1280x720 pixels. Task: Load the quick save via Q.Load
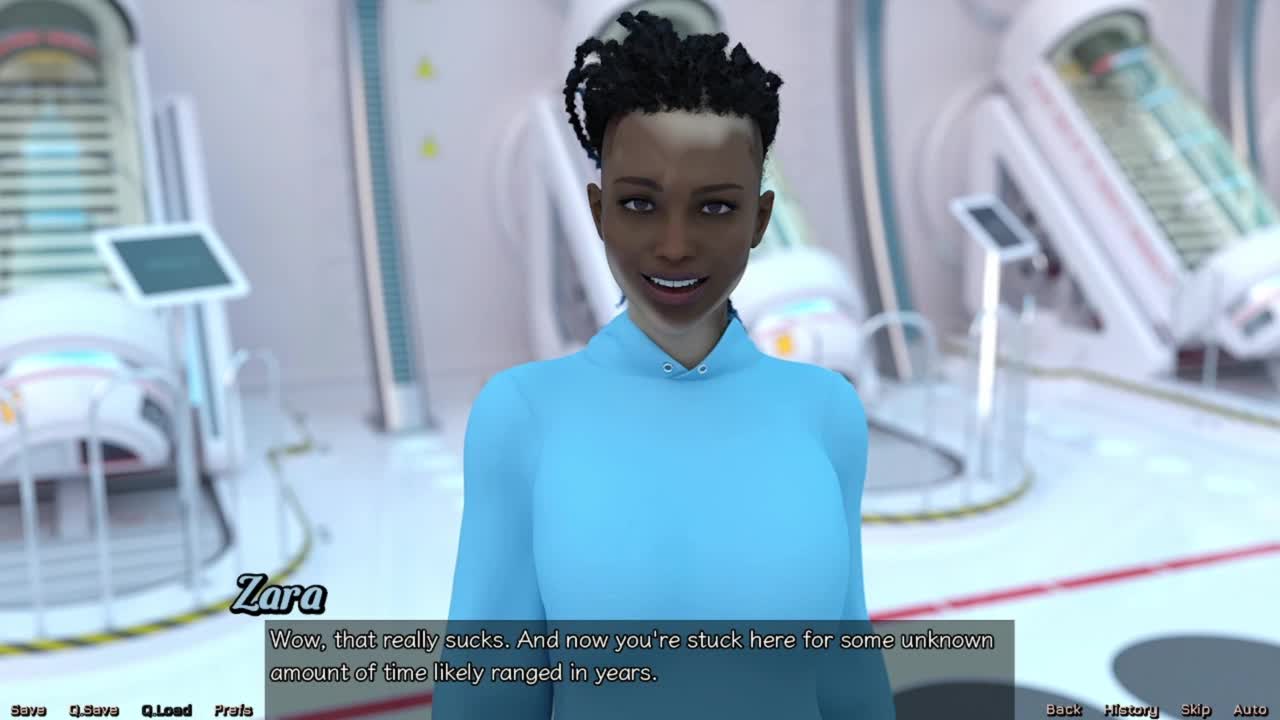click(x=166, y=710)
